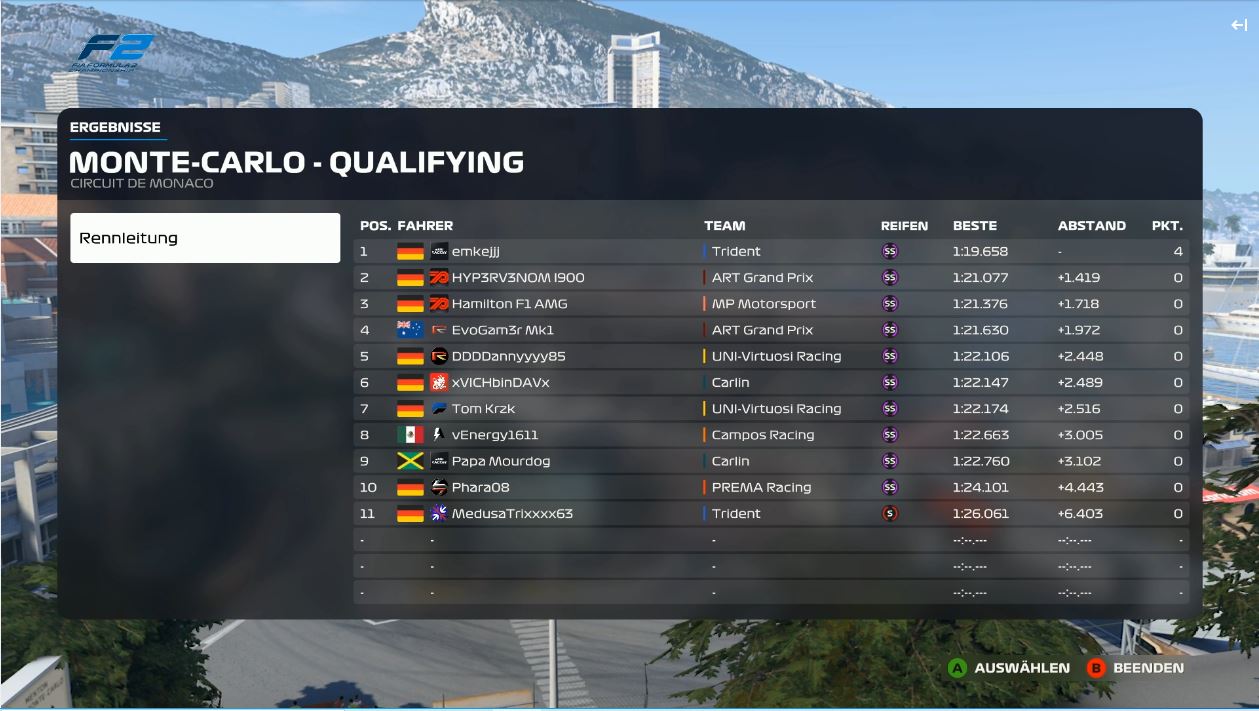Select Tom Krzk's qualifying row

tap(770, 409)
